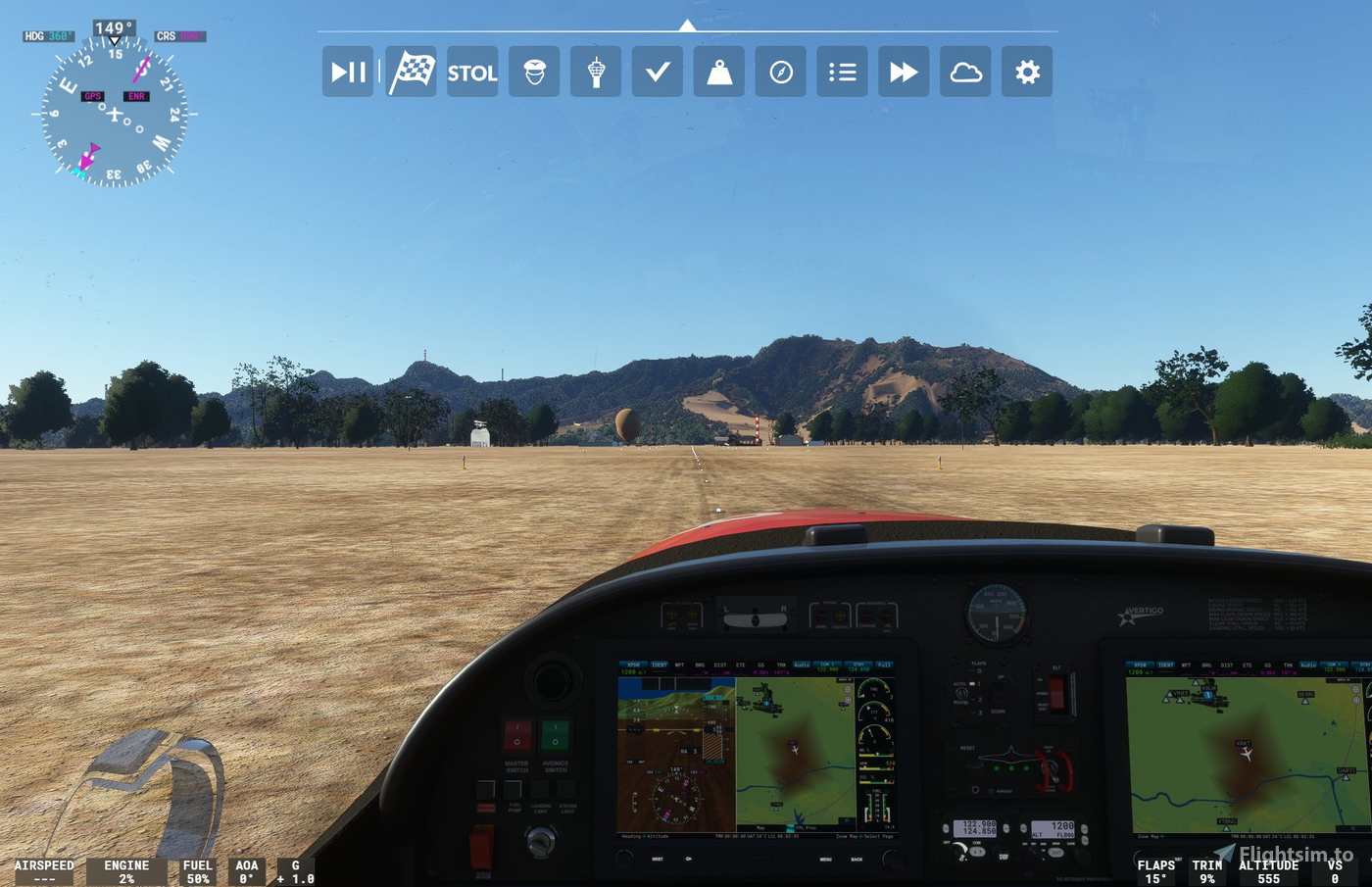Click the play/pause toolbar button
The height and width of the screenshot is (887, 1372).
(348, 72)
